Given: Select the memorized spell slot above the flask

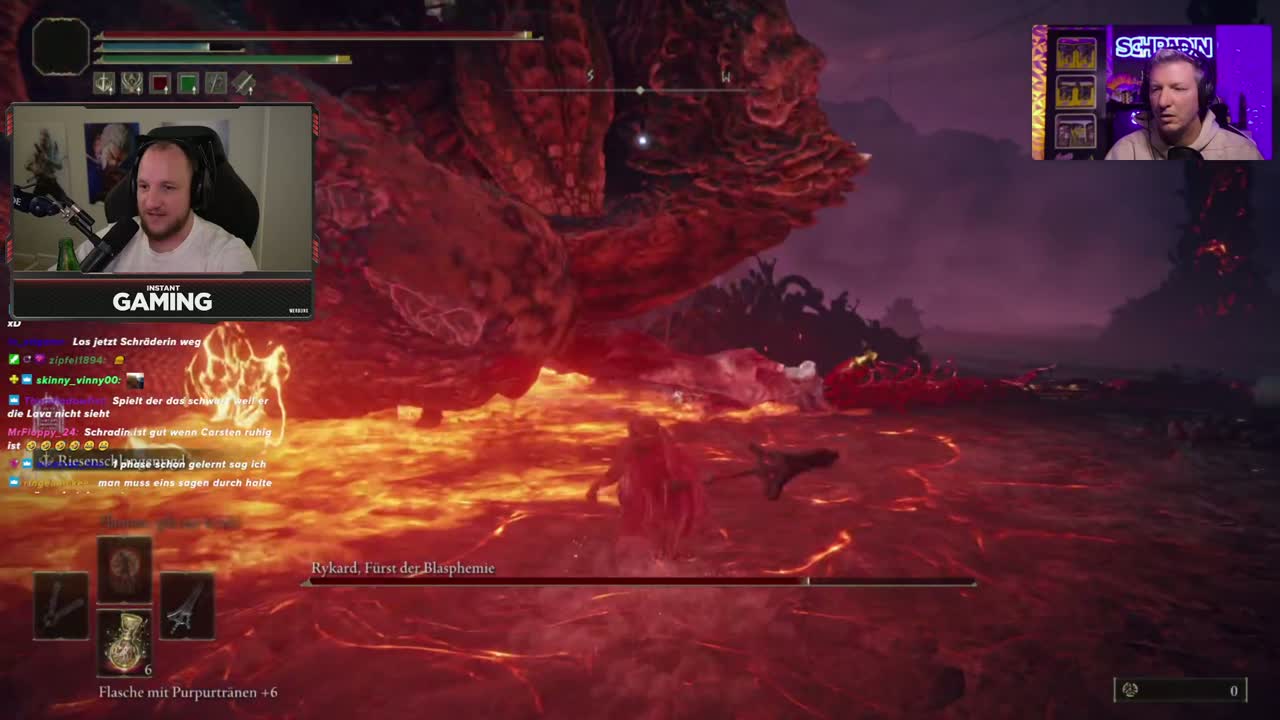Looking at the screenshot, I should [x=124, y=568].
